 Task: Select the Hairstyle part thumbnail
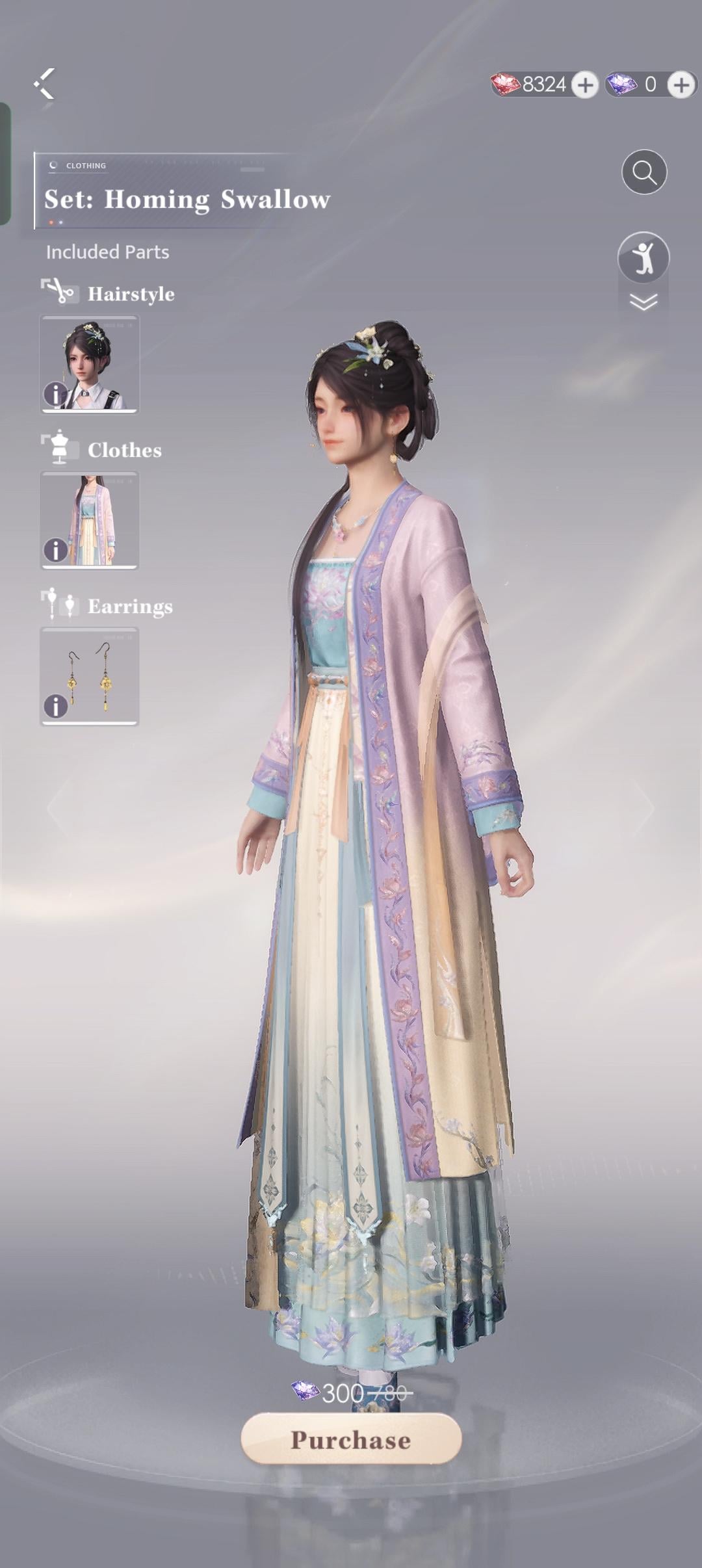90,364
